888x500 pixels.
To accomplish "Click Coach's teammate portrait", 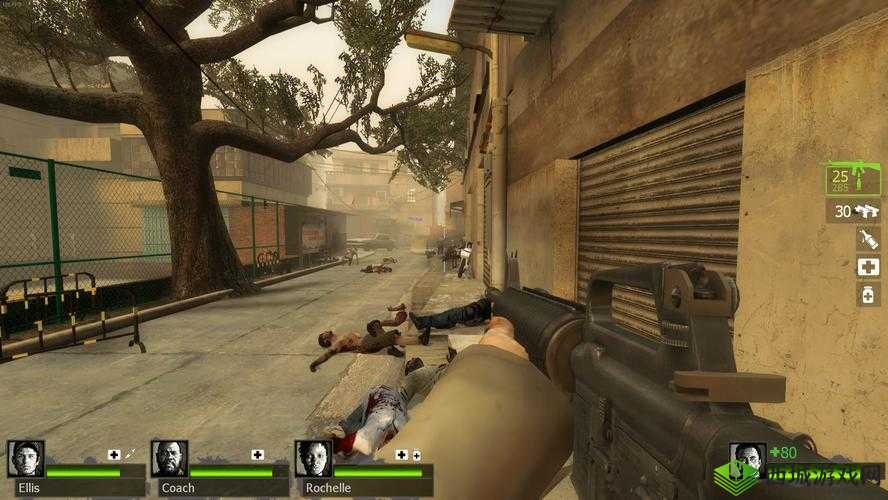I will tap(169, 459).
